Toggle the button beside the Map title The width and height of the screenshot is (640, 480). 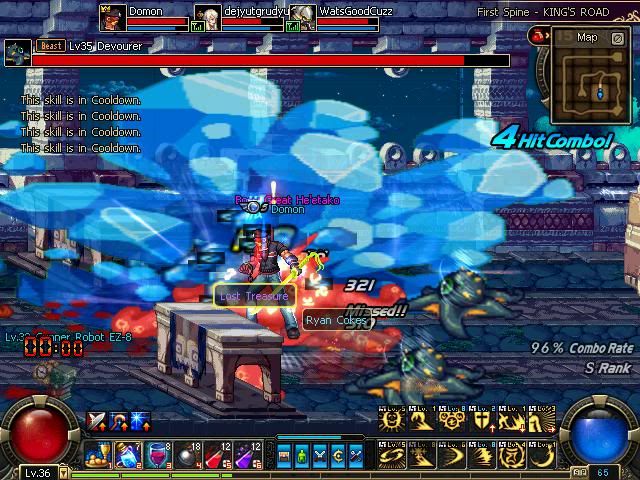click(x=617, y=37)
